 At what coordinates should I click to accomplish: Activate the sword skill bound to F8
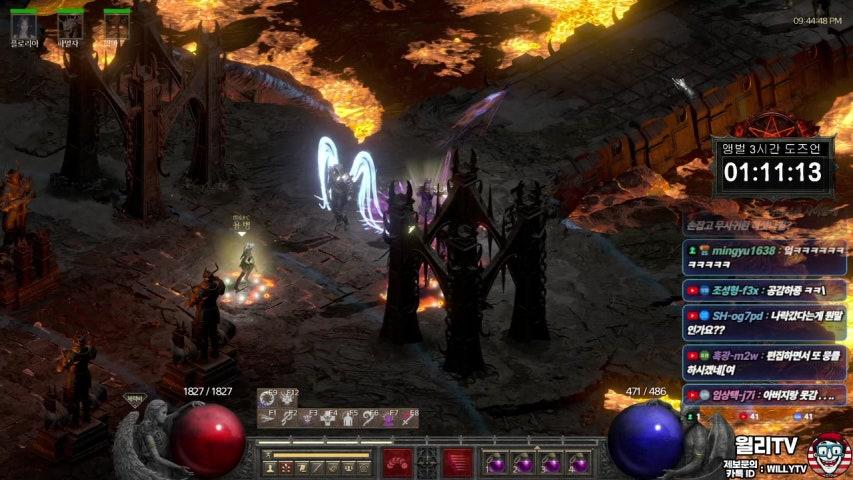click(408, 422)
